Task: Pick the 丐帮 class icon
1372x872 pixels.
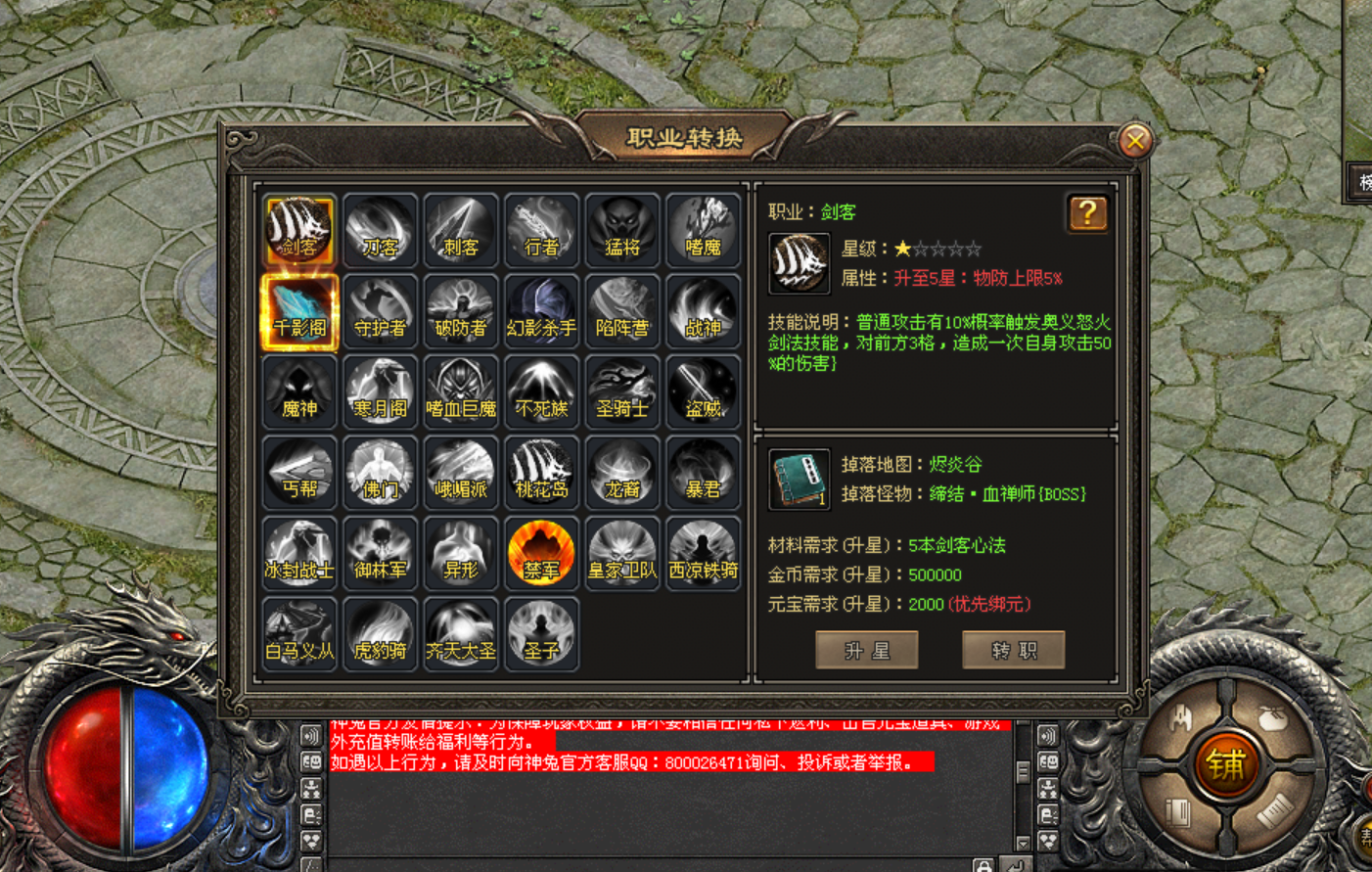Action: (x=299, y=474)
